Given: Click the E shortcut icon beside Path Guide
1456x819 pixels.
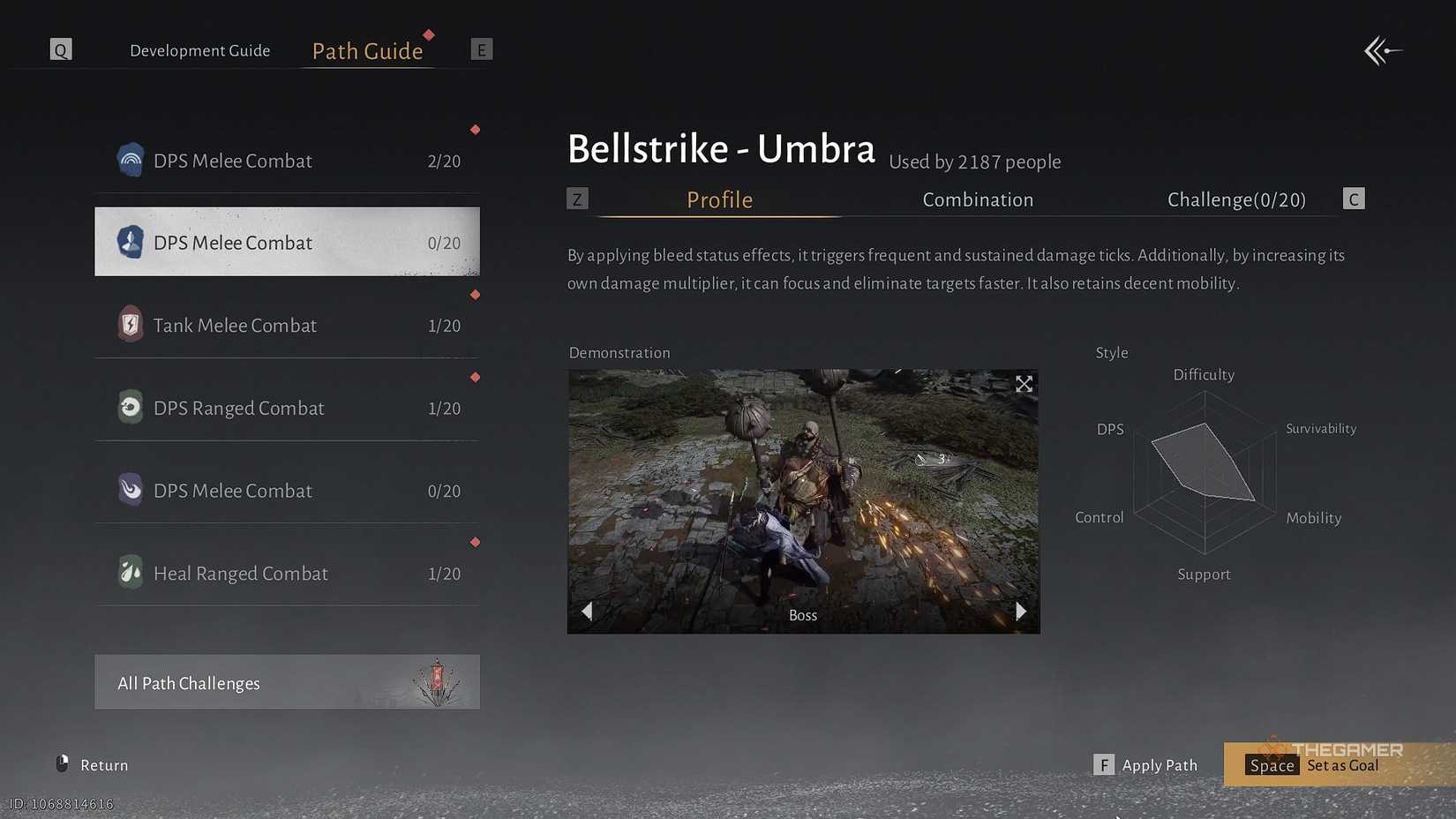Looking at the screenshot, I should click(x=482, y=49).
